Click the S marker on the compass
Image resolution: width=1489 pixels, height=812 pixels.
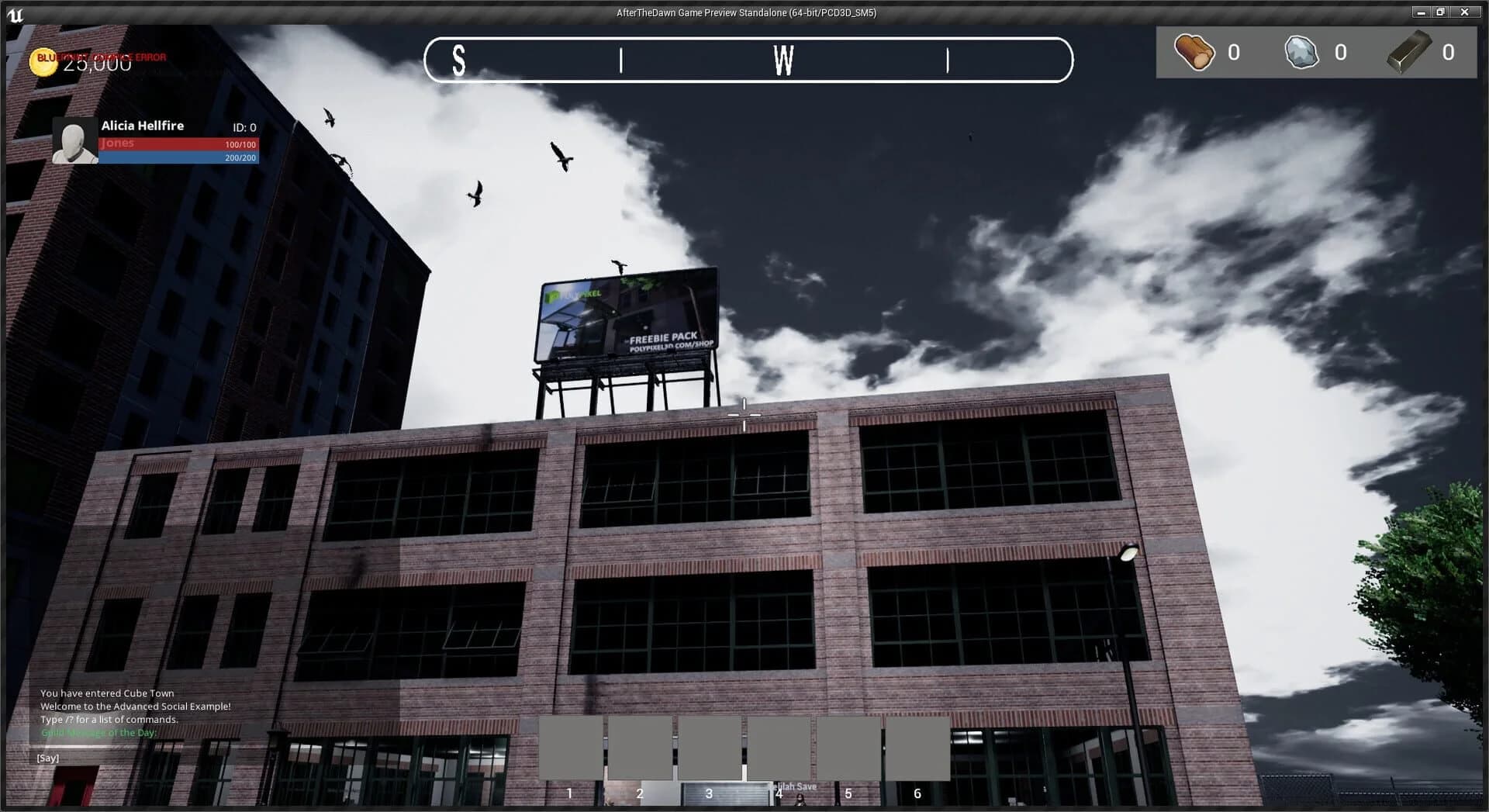(x=458, y=61)
